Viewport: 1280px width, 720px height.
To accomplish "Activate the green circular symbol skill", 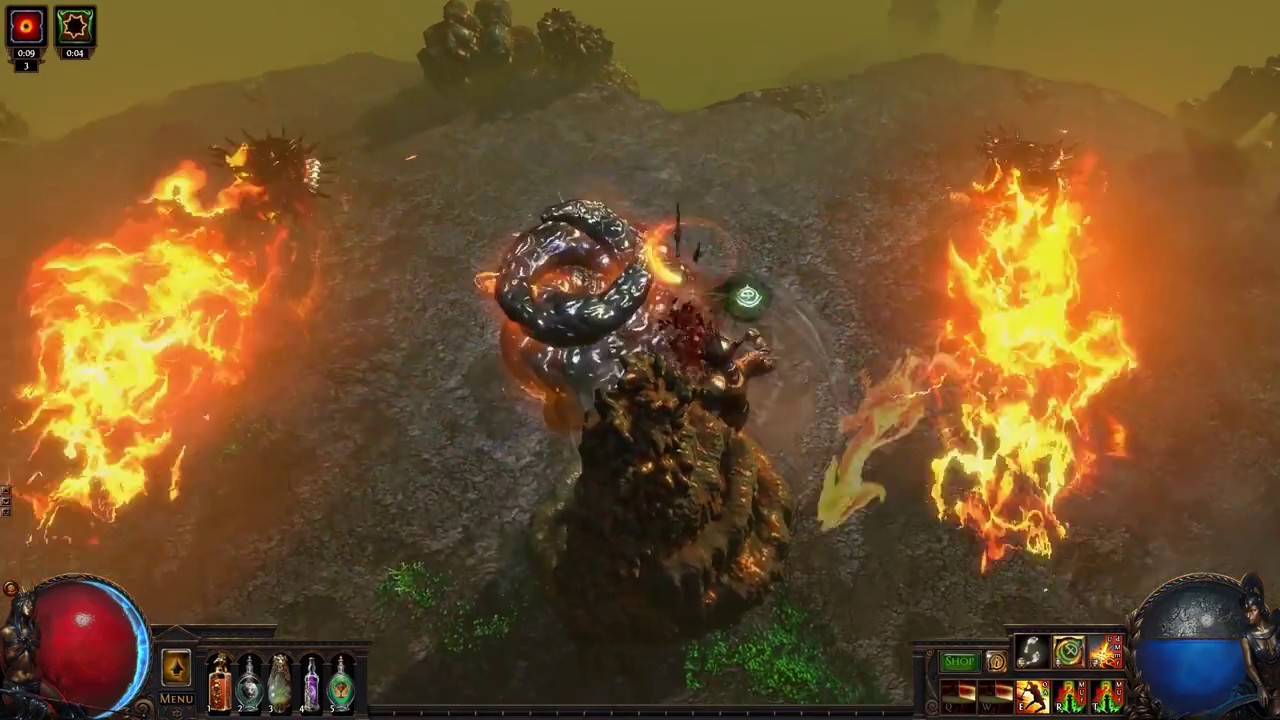I will 1069,652.
